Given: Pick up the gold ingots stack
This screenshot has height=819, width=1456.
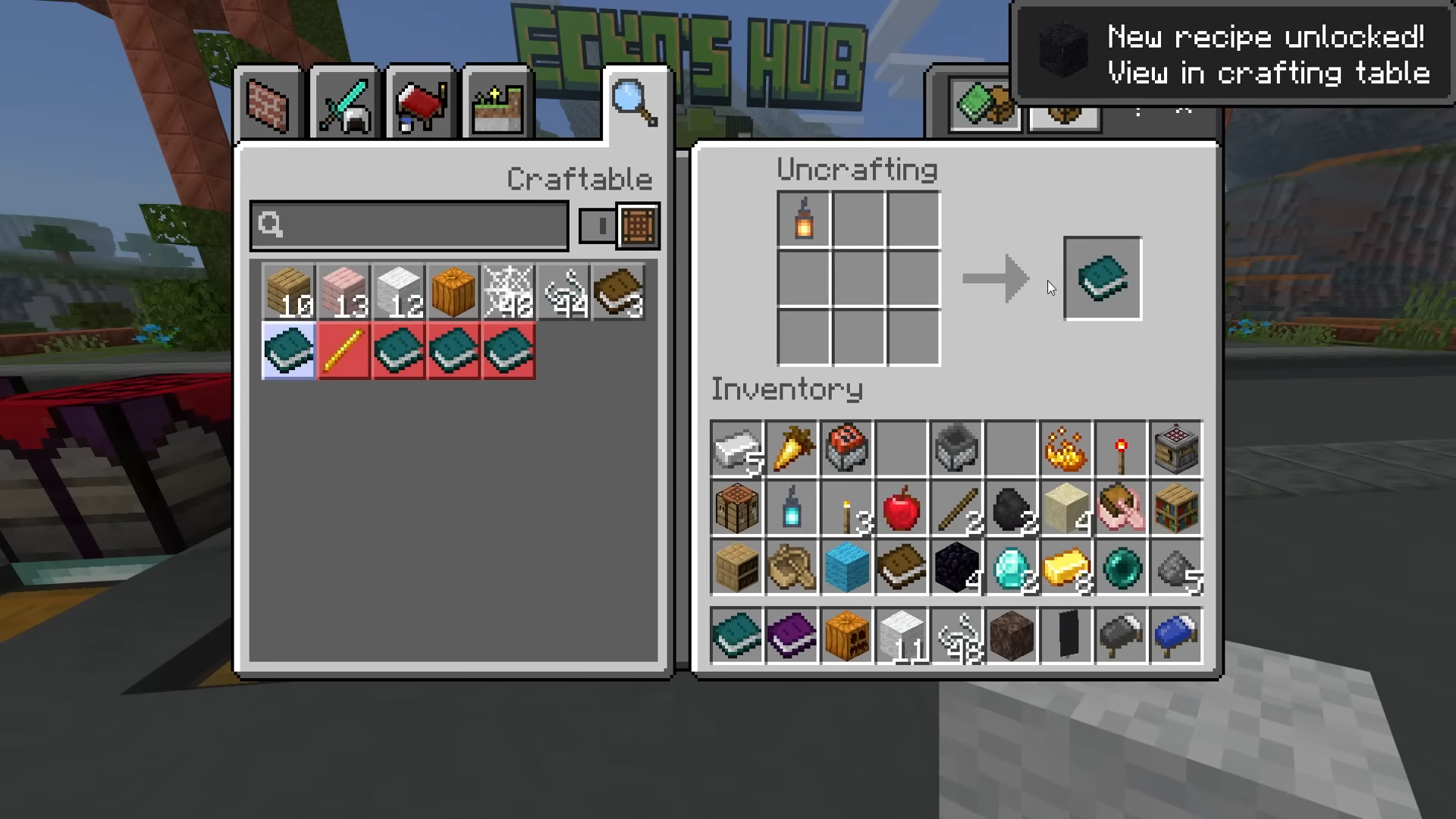Looking at the screenshot, I should point(1066,567).
